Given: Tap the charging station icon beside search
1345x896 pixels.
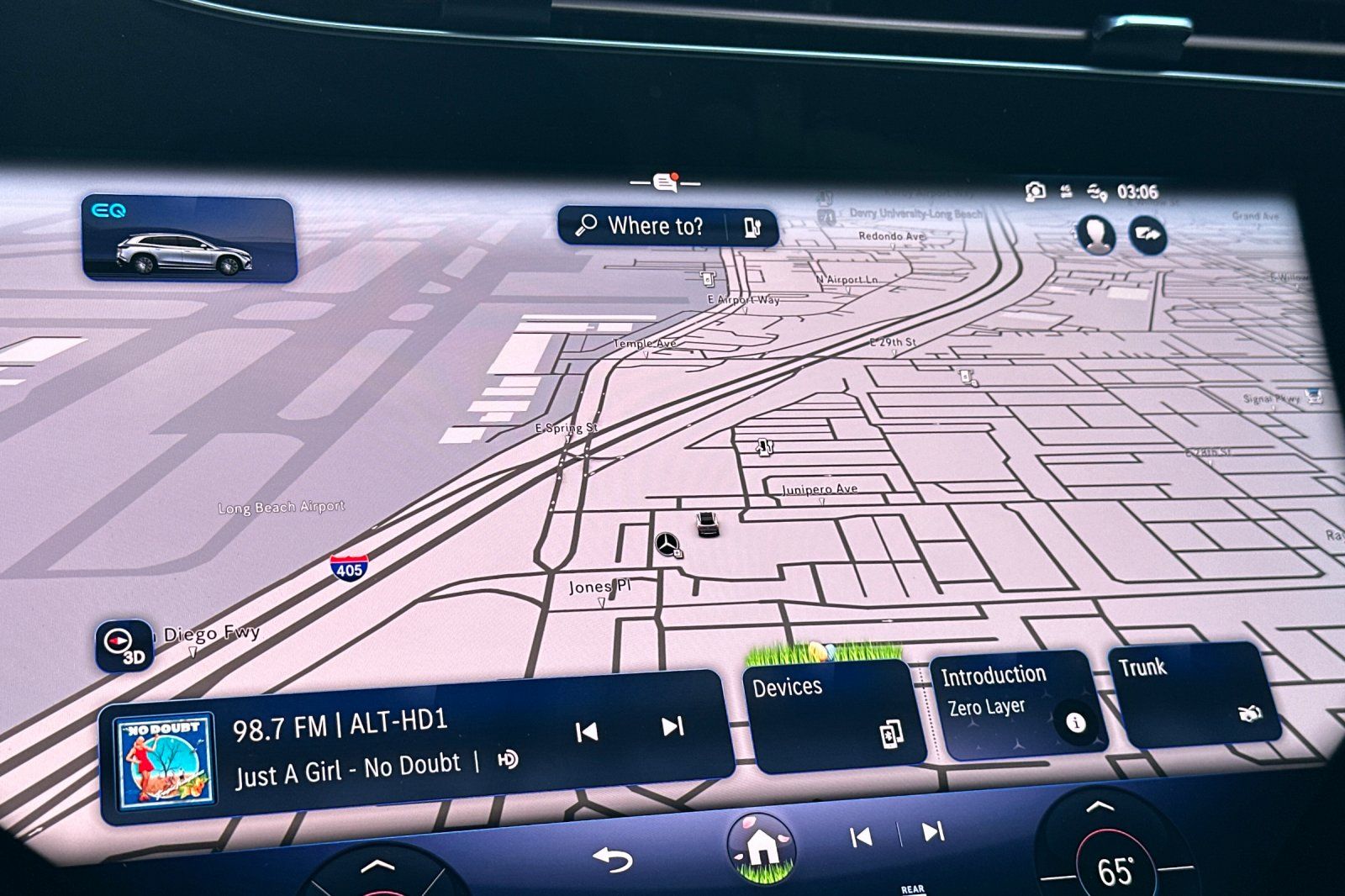Looking at the screenshot, I should click(x=752, y=227).
